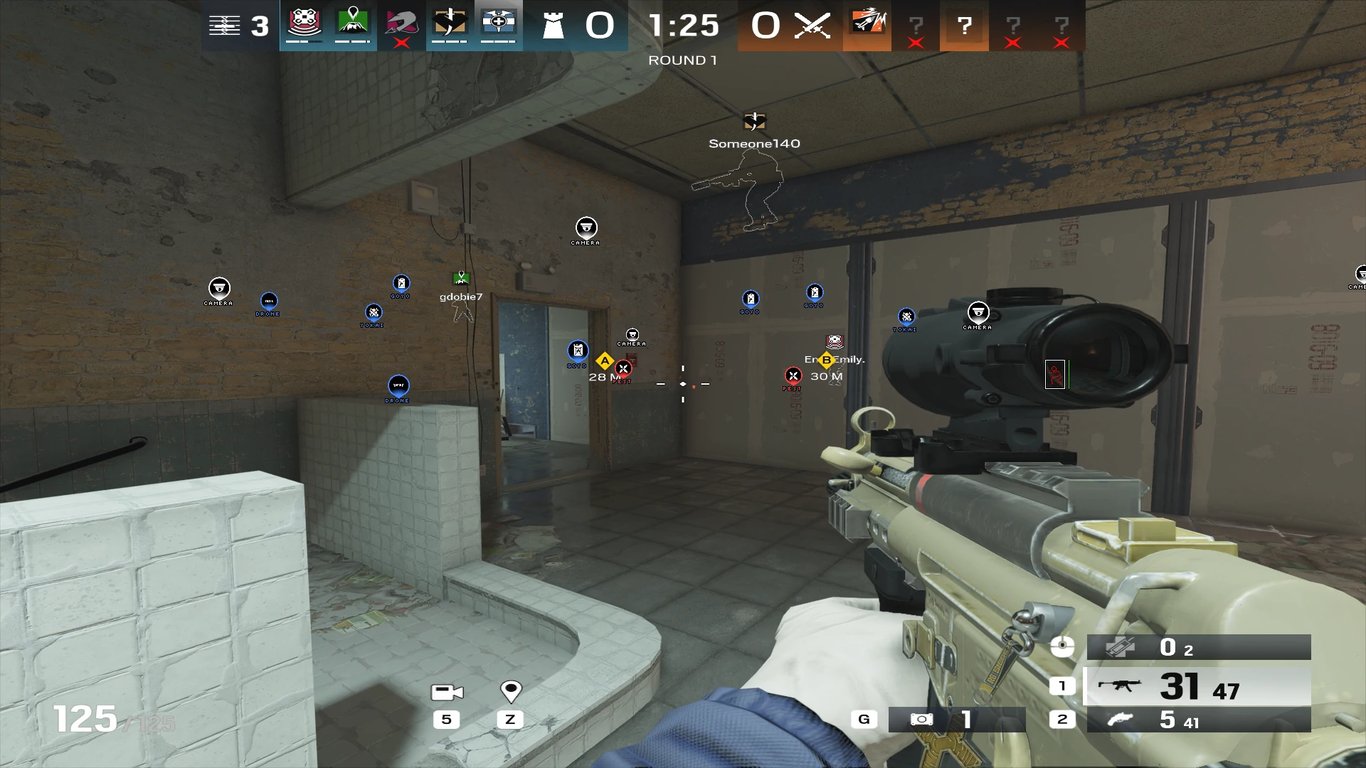Select the bullet camera icon above the 5 key
Image resolution: width=1366 pixels, height=768 pixels.
[446, 690]
